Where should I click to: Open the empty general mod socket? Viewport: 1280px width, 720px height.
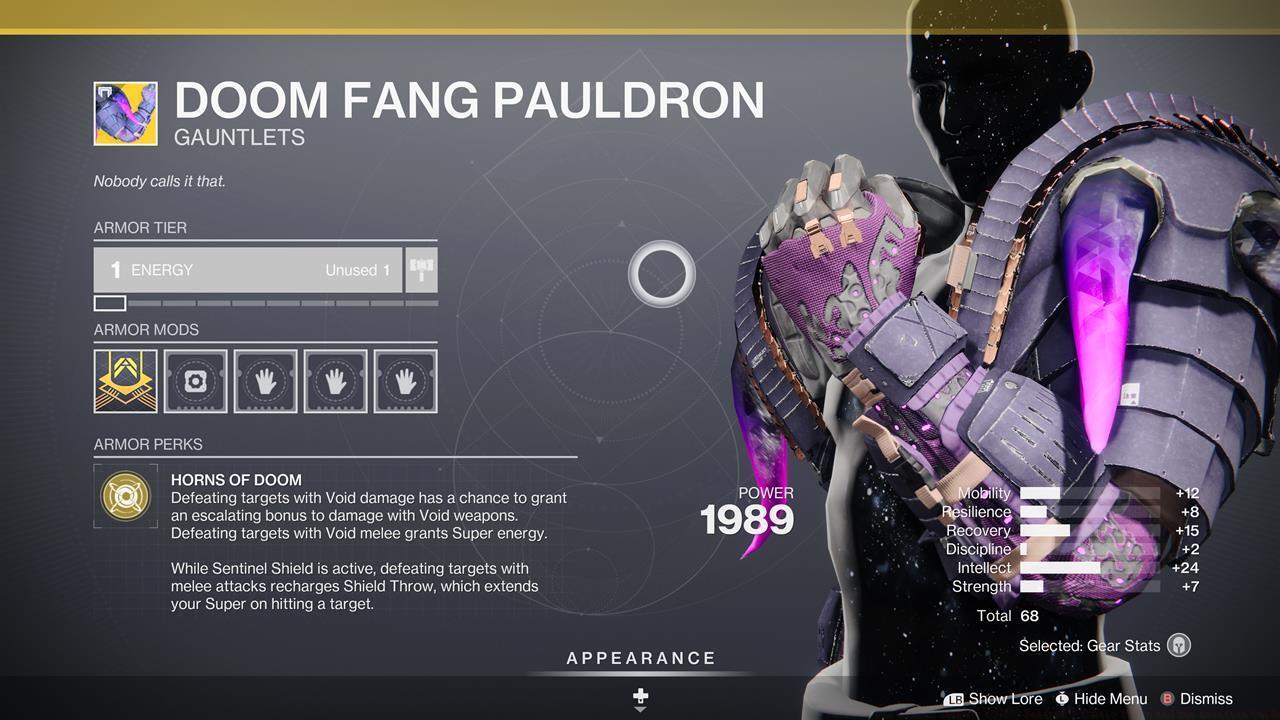point(195,380)
